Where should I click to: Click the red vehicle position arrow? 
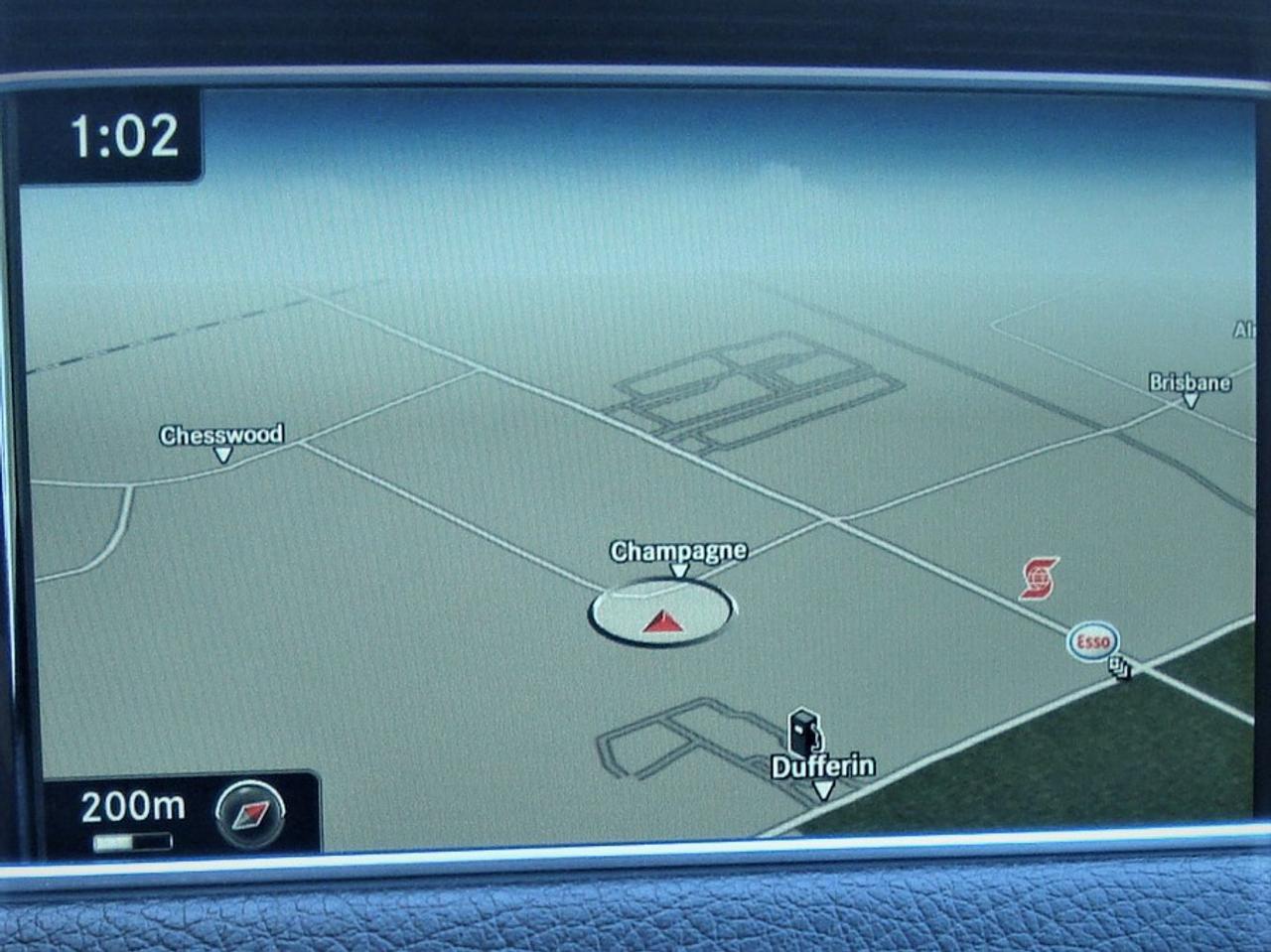coord(661,621)
